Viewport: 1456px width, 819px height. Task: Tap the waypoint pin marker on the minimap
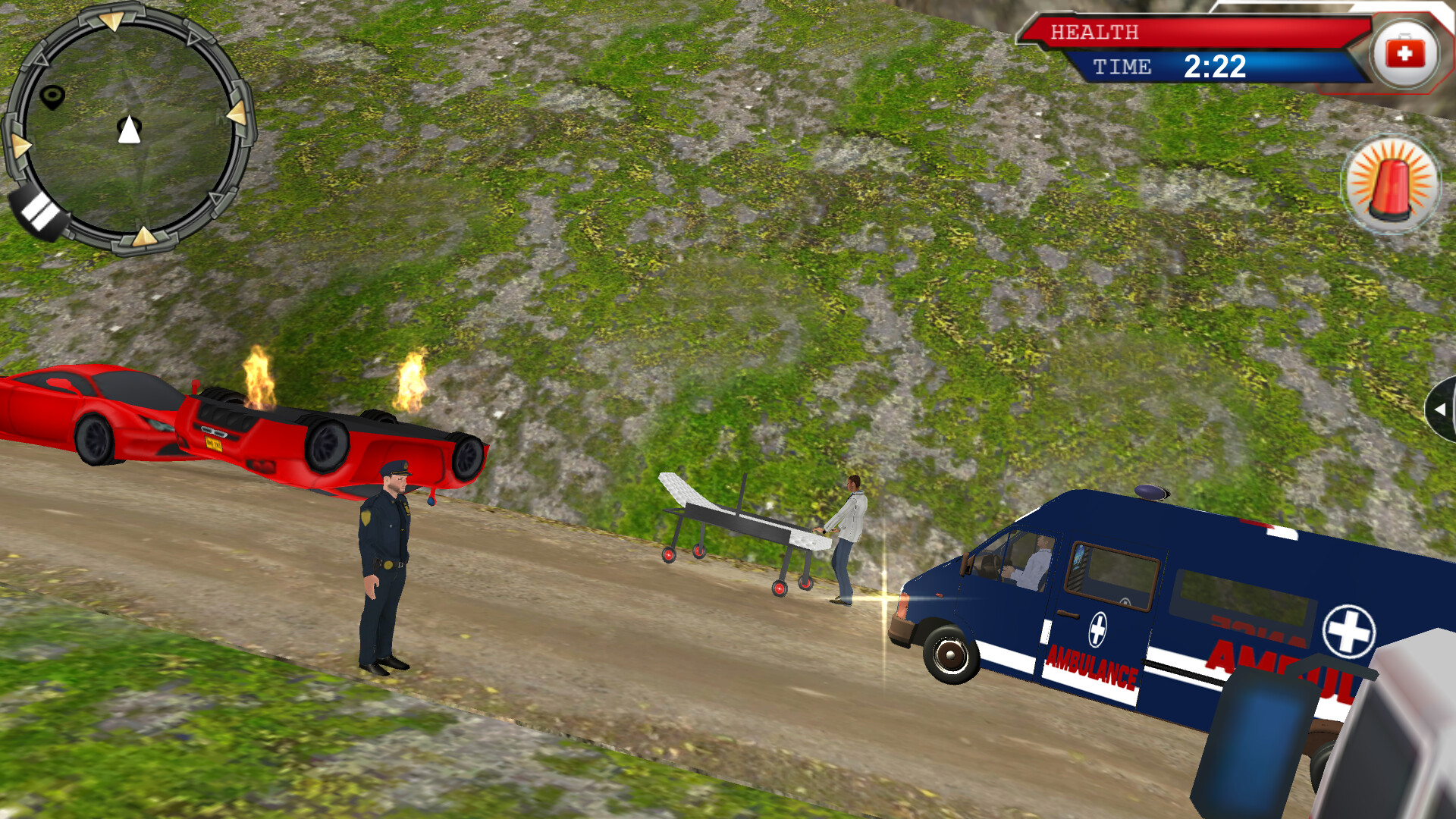pyautogui.click(x=52, y=96)
